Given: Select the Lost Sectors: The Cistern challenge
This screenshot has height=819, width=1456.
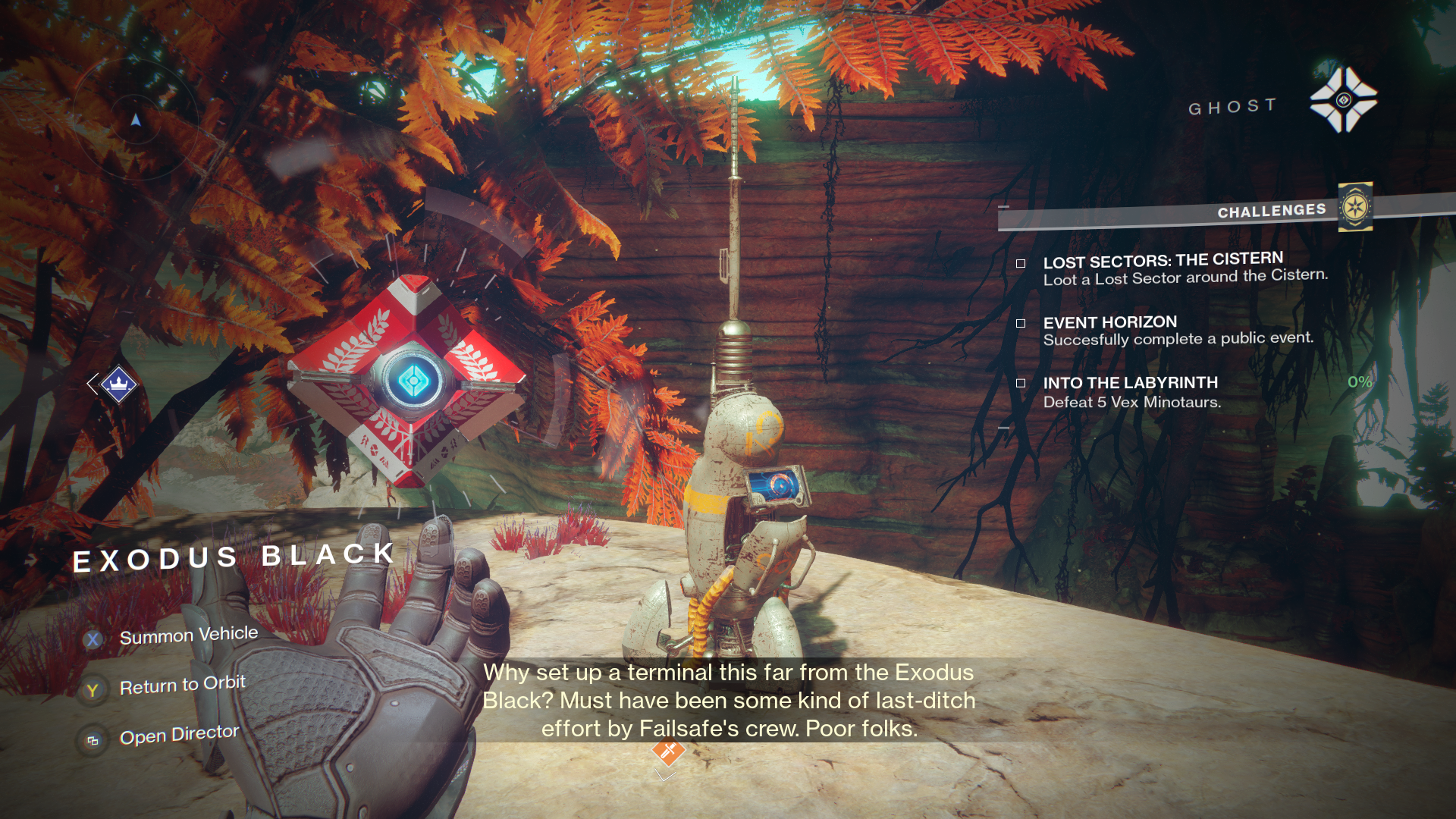Looking at the screenshot, I should click(x=1163, y=261).
